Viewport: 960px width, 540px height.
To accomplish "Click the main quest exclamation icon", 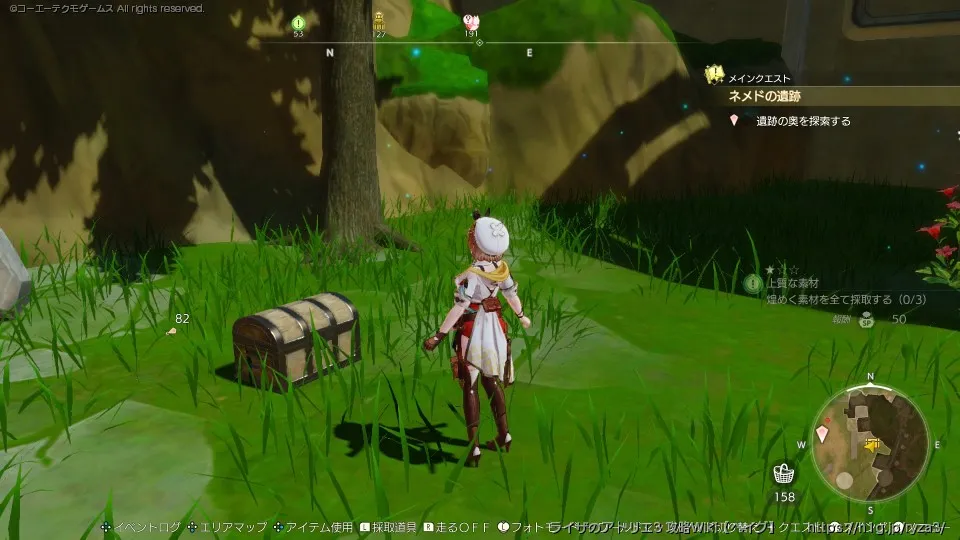I will click(x=714, y=73).
